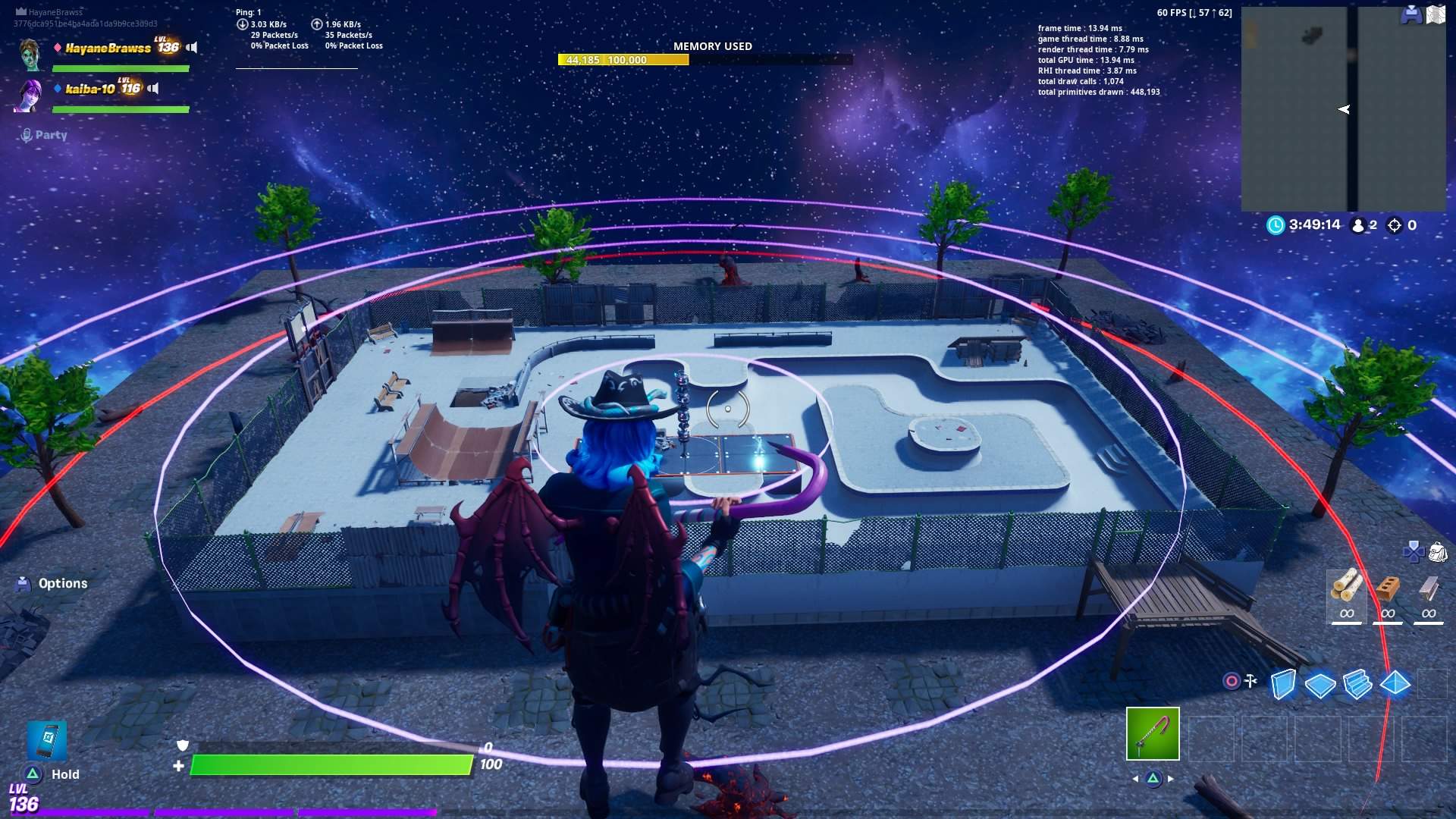
Task: Mute HayaneBrawss's voice chat speaker
Action: (191, 47)
